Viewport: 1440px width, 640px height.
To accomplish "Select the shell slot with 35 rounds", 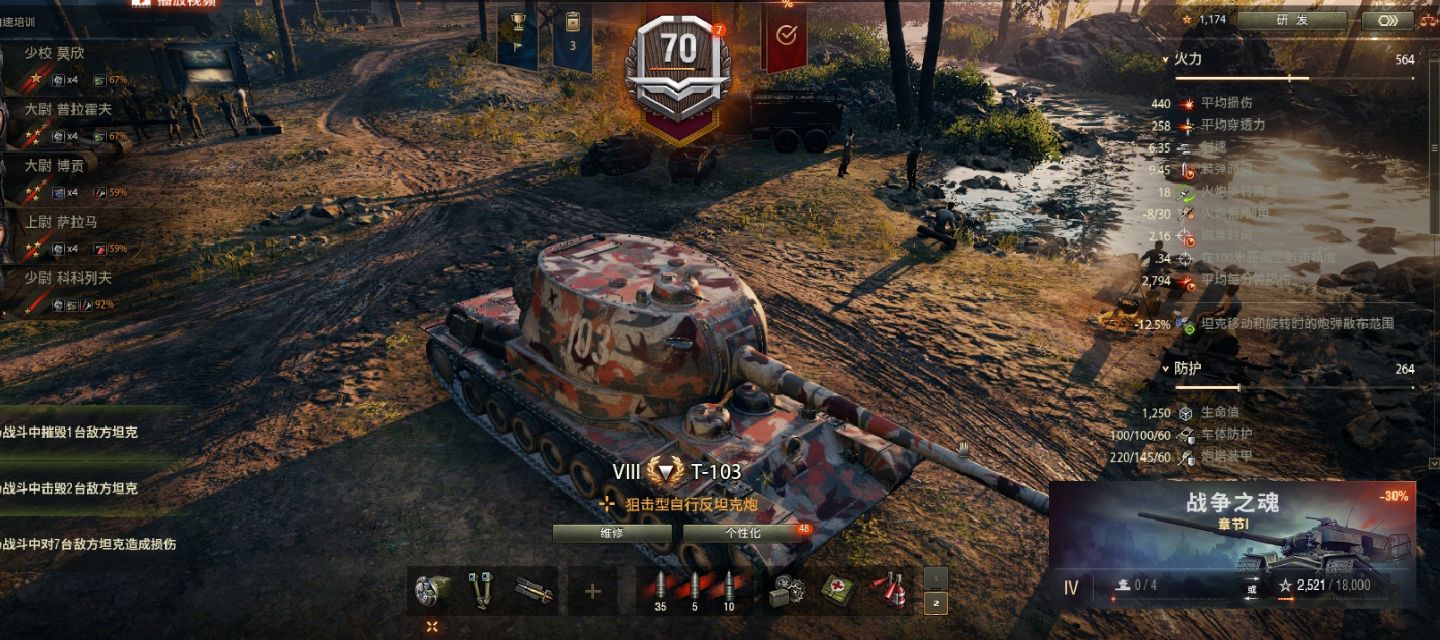I will [660, 590].
